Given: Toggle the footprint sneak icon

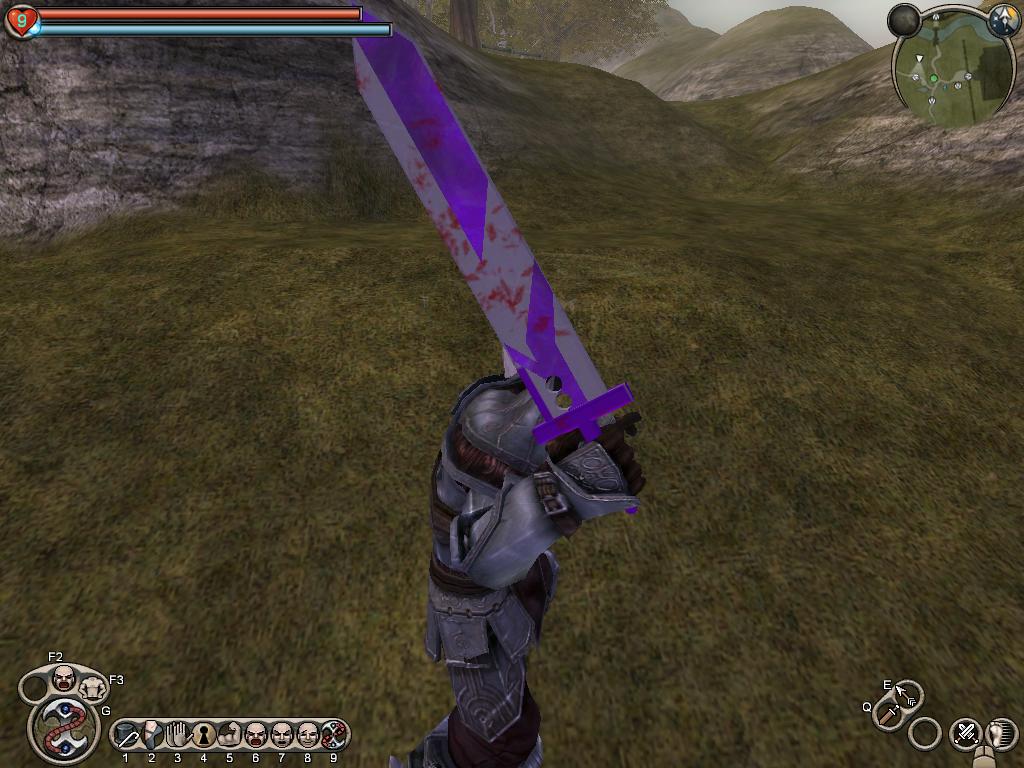Looking at the screenshot, I should pos(1000,733).
